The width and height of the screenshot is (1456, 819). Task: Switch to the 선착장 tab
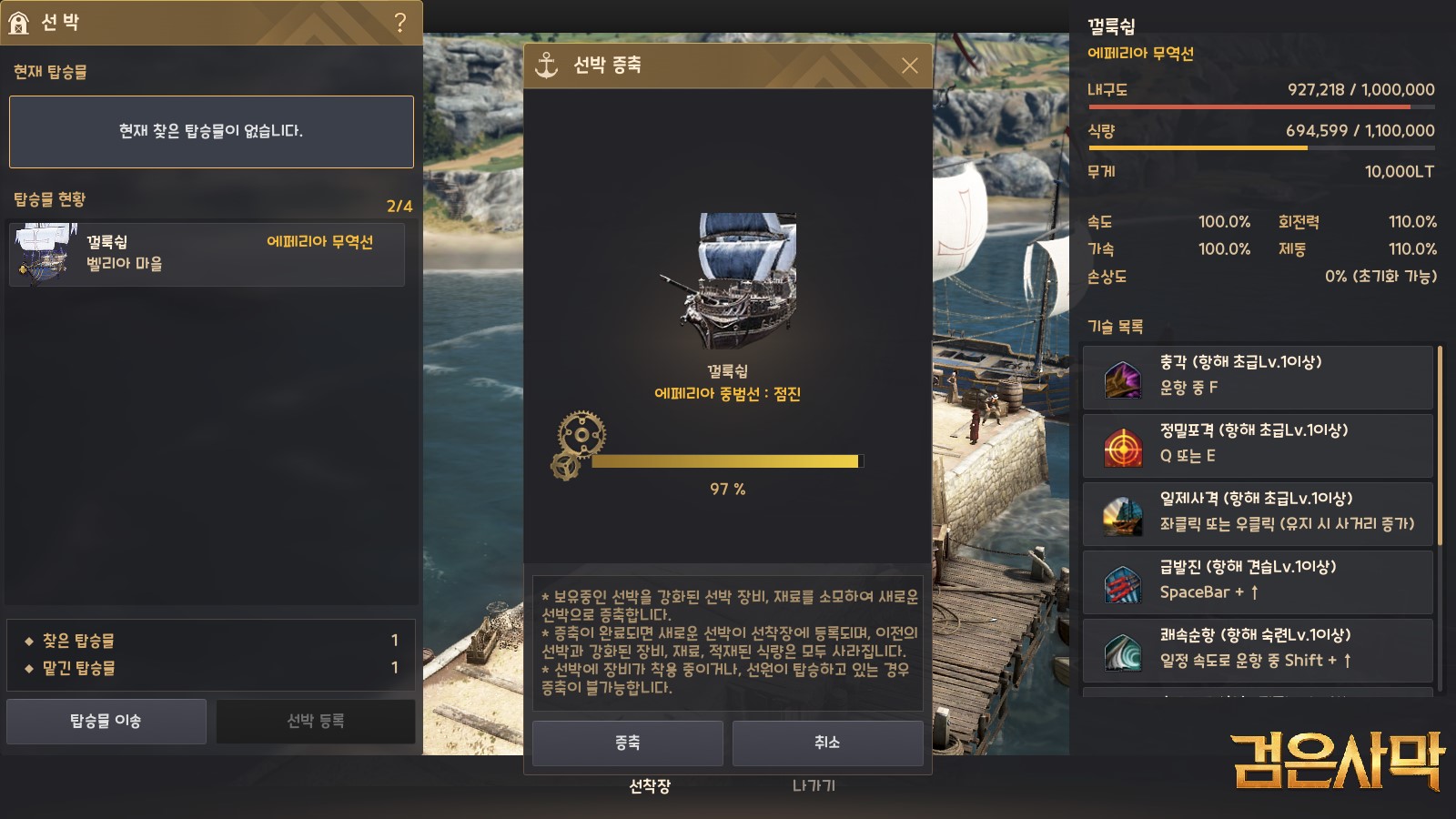[650, 785]
